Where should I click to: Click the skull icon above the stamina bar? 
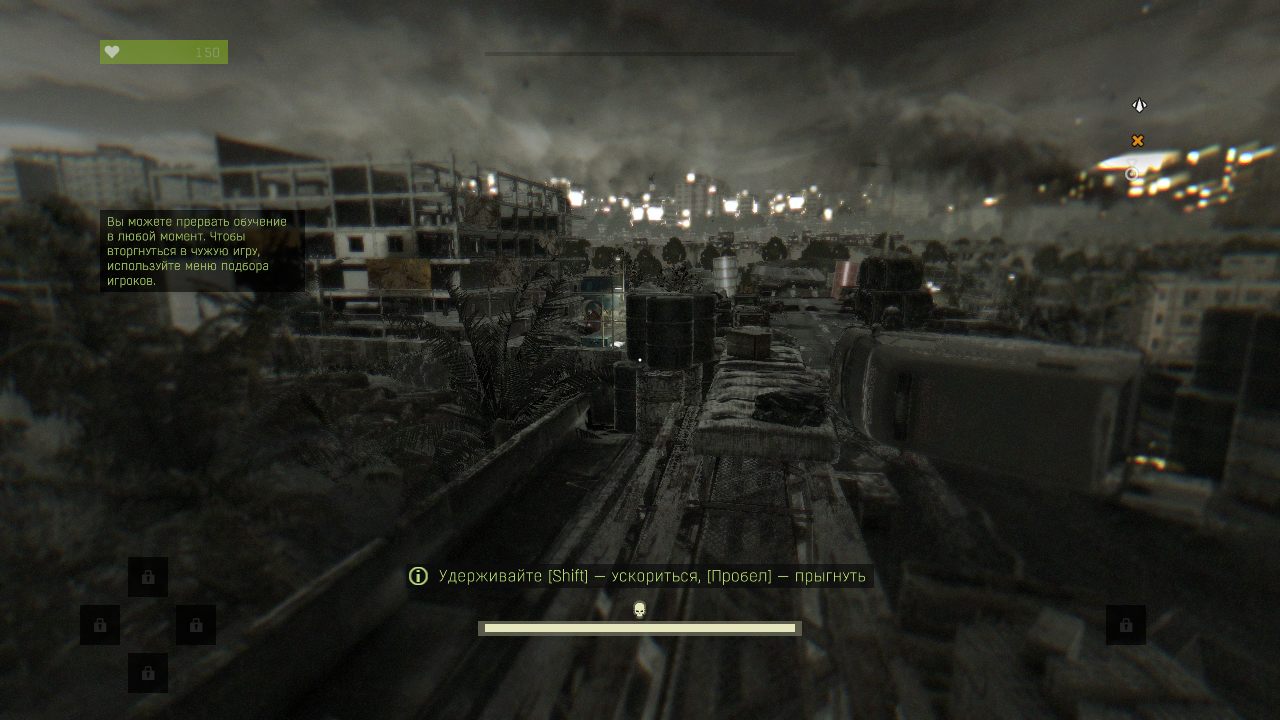point(640,609)
